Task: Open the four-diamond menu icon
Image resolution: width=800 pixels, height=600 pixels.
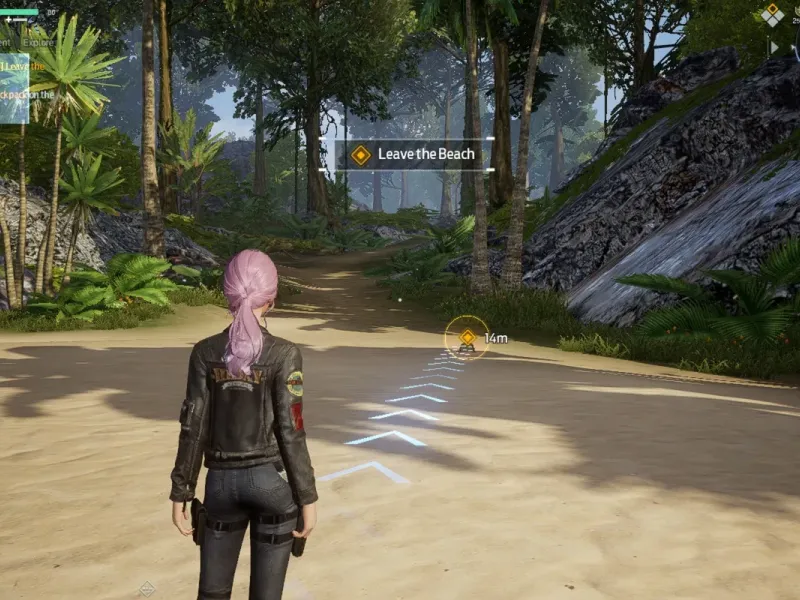Action: pos(772,14)
